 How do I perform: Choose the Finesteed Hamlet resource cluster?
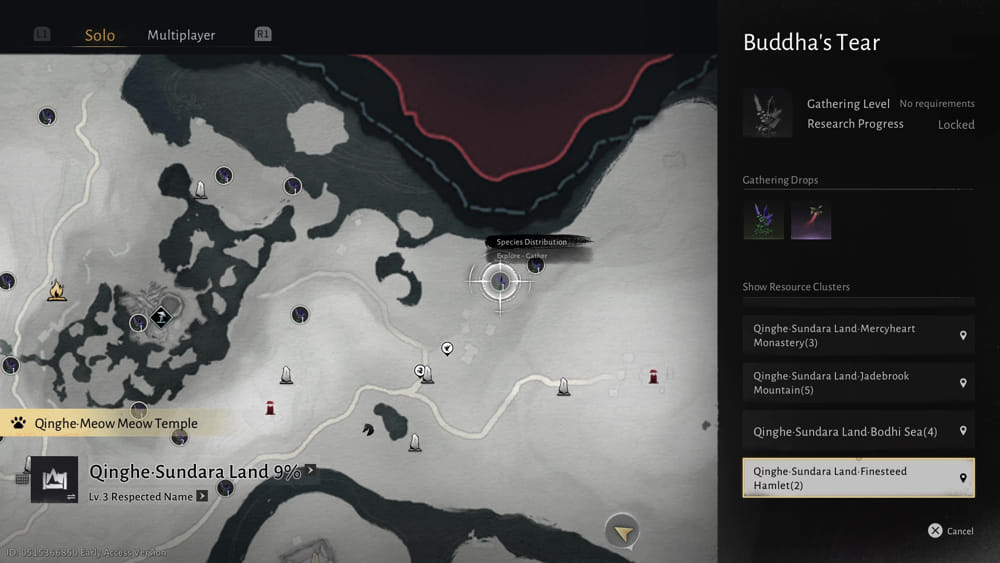(x=858, y=478)
